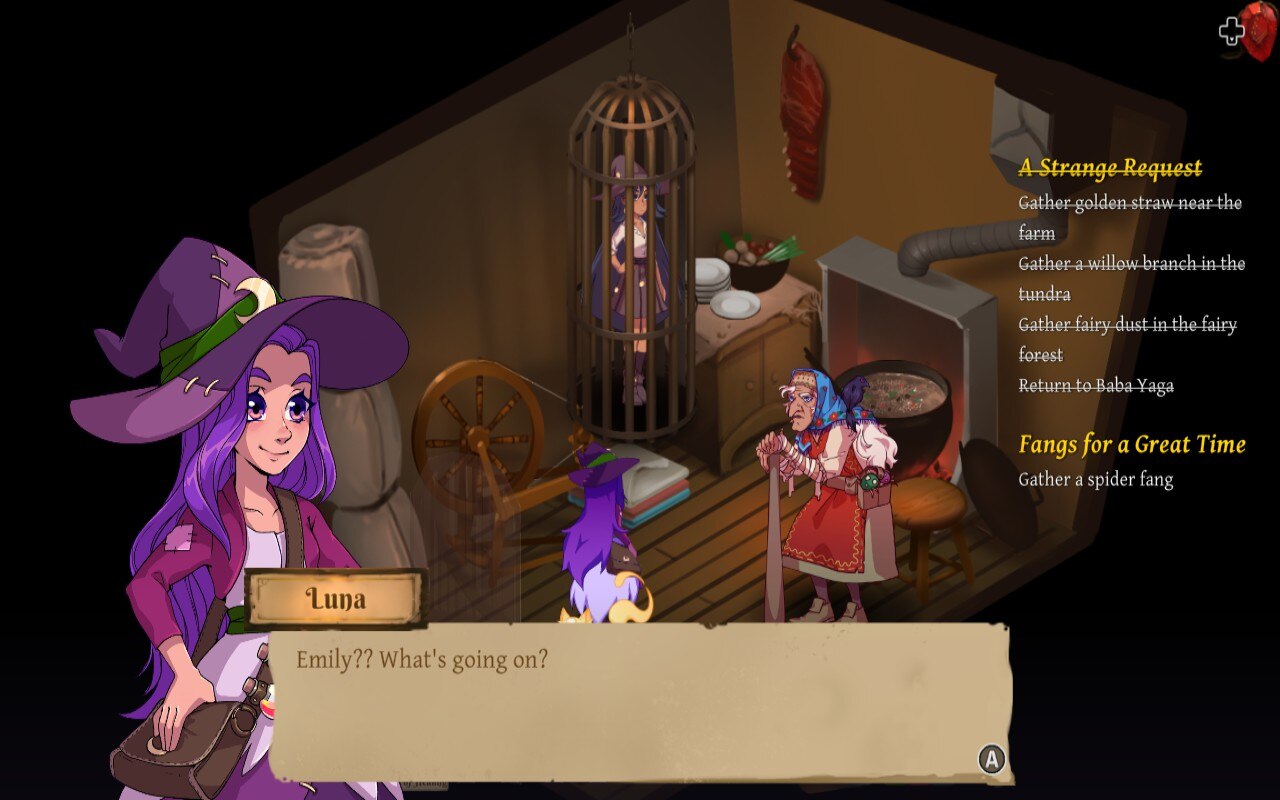Select the completed task 'Return to Baba Yaga'
This screenshot has height=800, width=1280.
(x=1096, y=384)
